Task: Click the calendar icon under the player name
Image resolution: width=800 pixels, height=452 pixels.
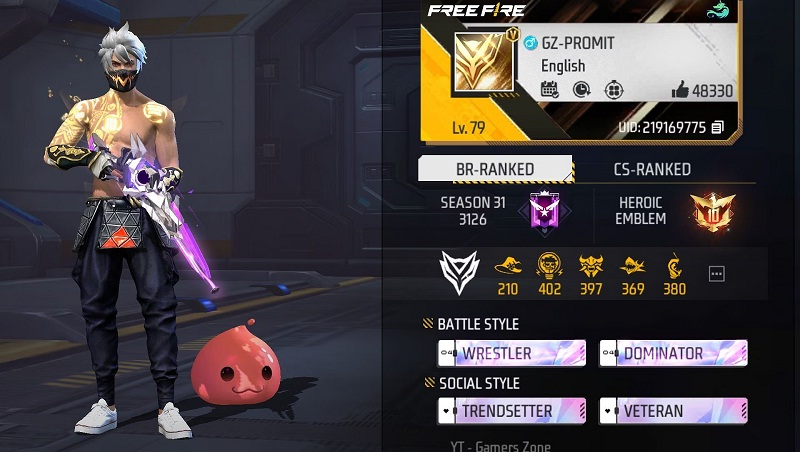Action: 549,90
